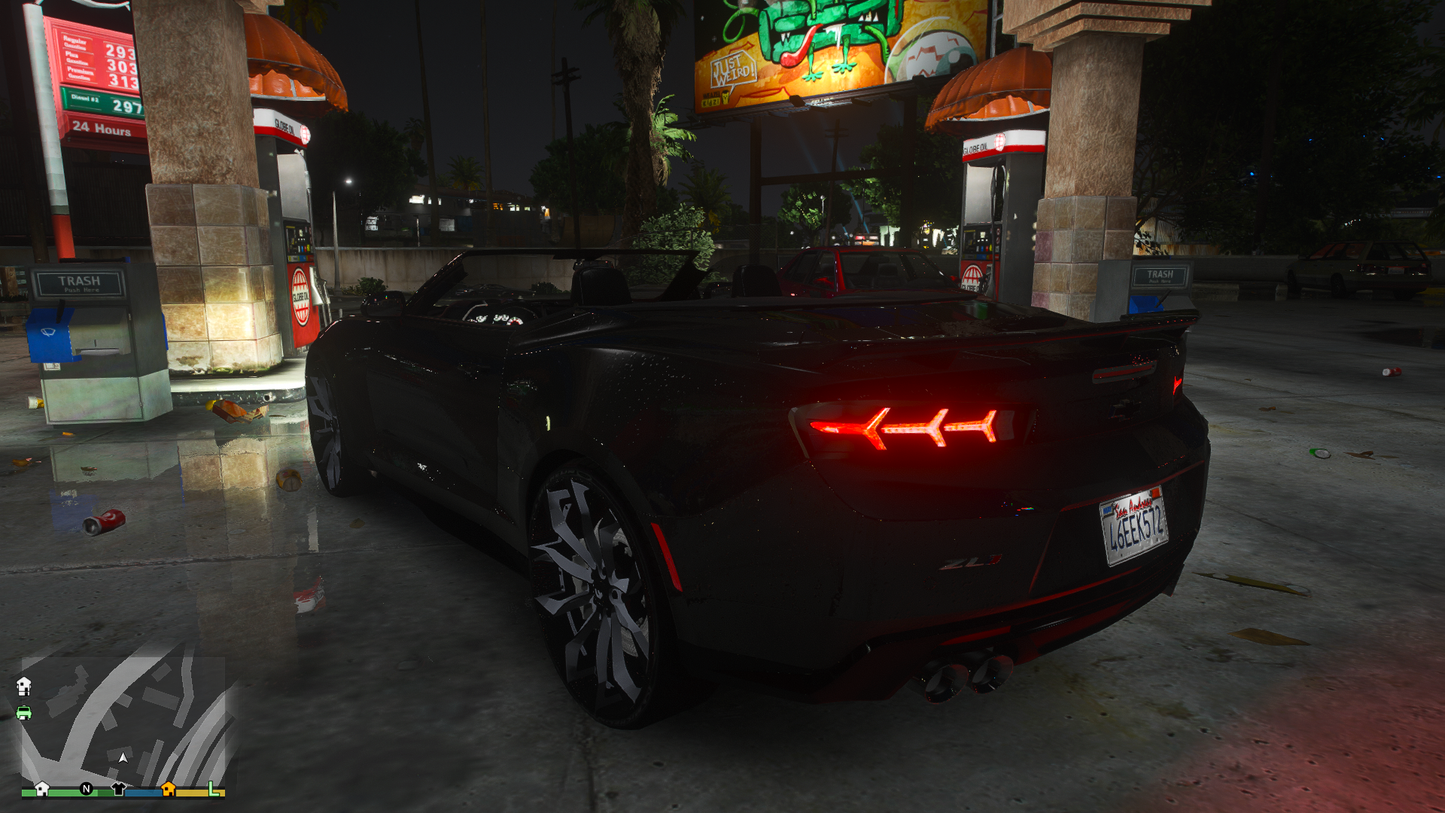Click the north N compass marker
1445x813 pixels.
click(x=86, y=789)
